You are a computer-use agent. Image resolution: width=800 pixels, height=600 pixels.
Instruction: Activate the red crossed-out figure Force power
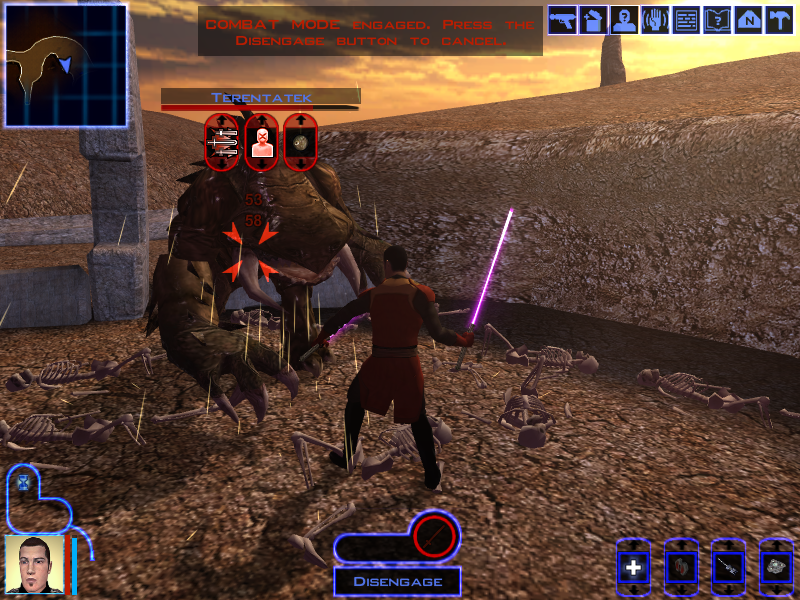pyautogui.click(x=260, y=142)
